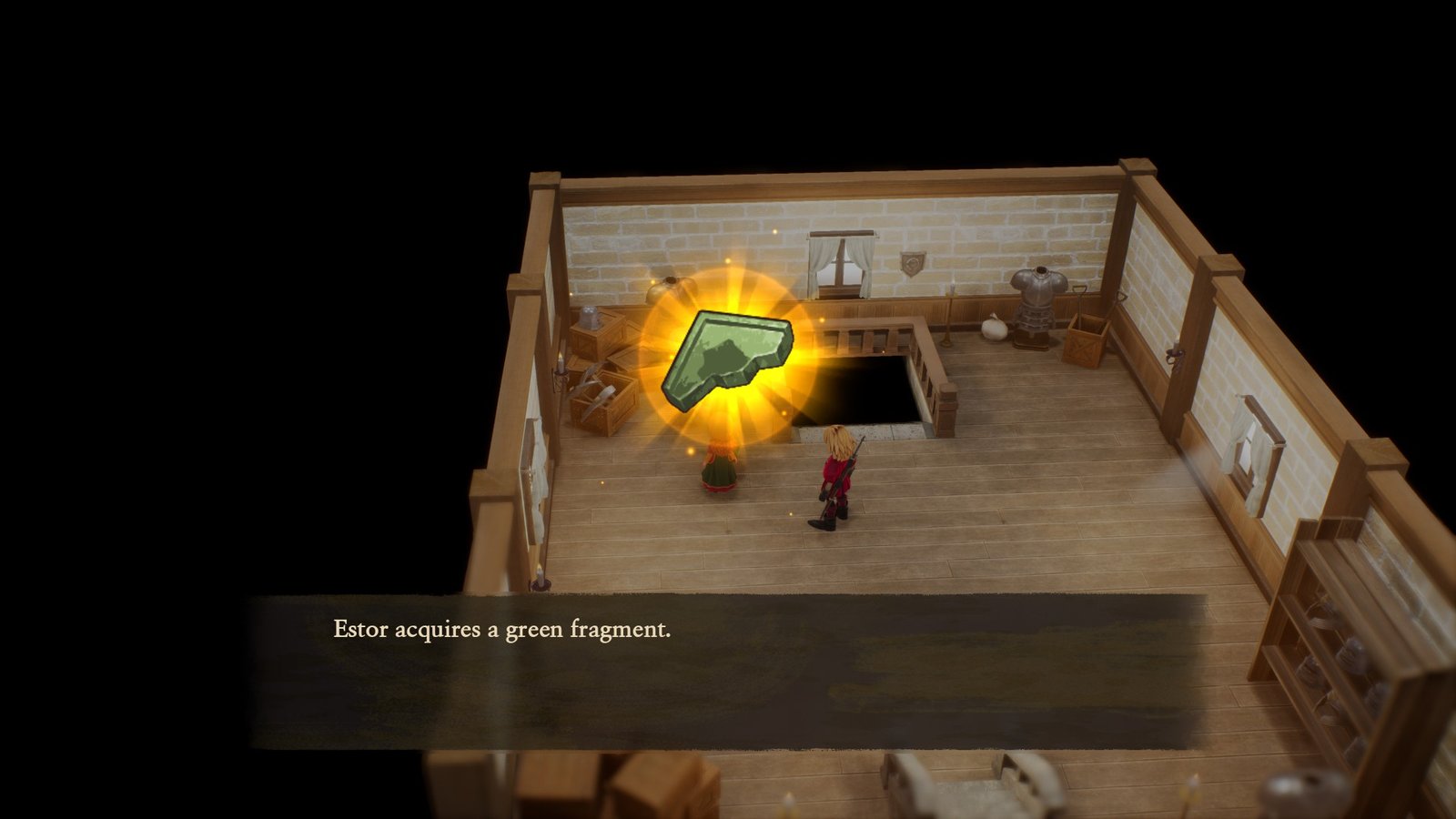This screenshot has height=819, width=1456.
Task: Click the pickaxe resting in the crate
Action: pyautogui.click(x=596, y=389)
